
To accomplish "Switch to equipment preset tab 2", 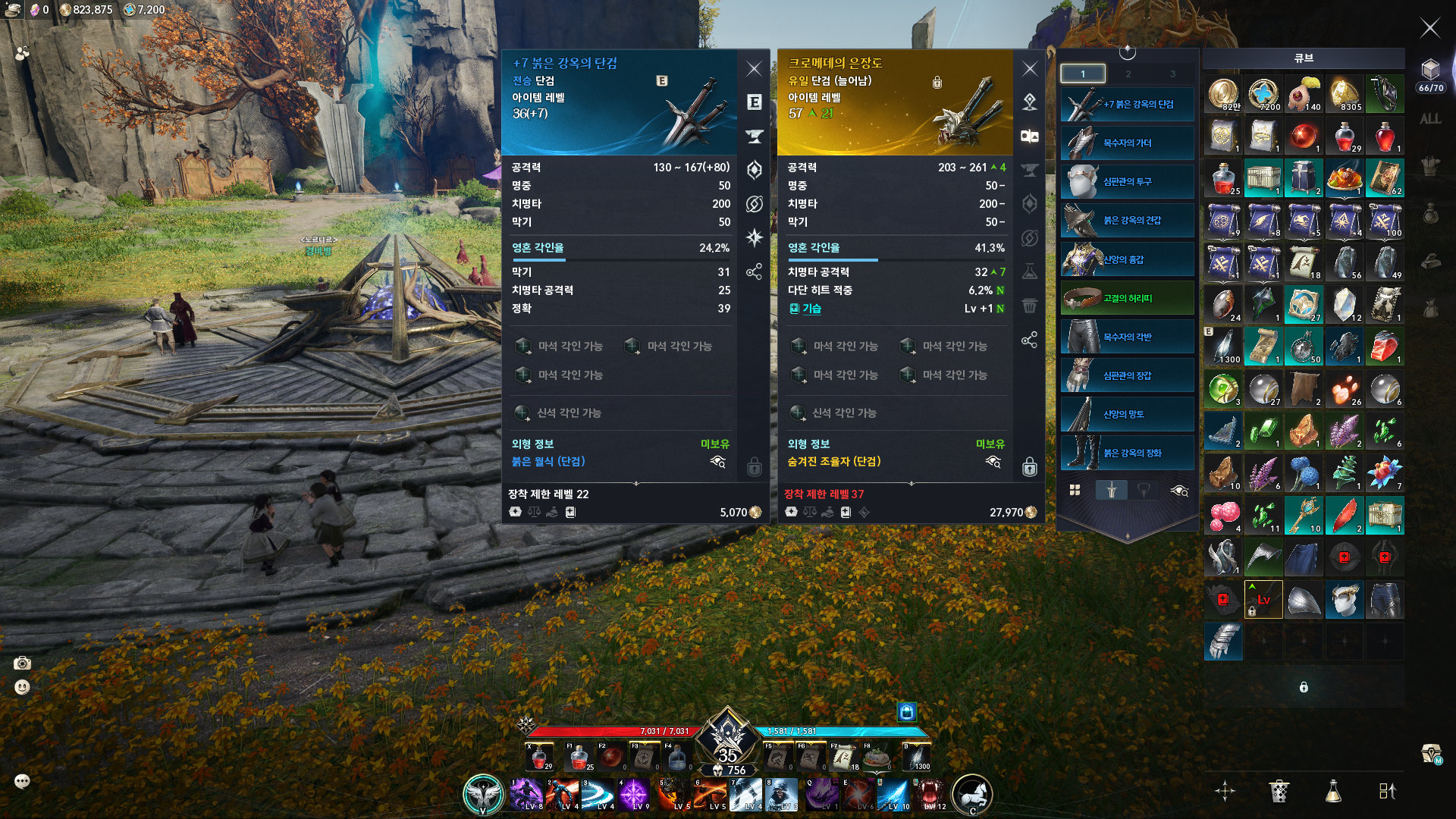I will [x=1128, y=74].
